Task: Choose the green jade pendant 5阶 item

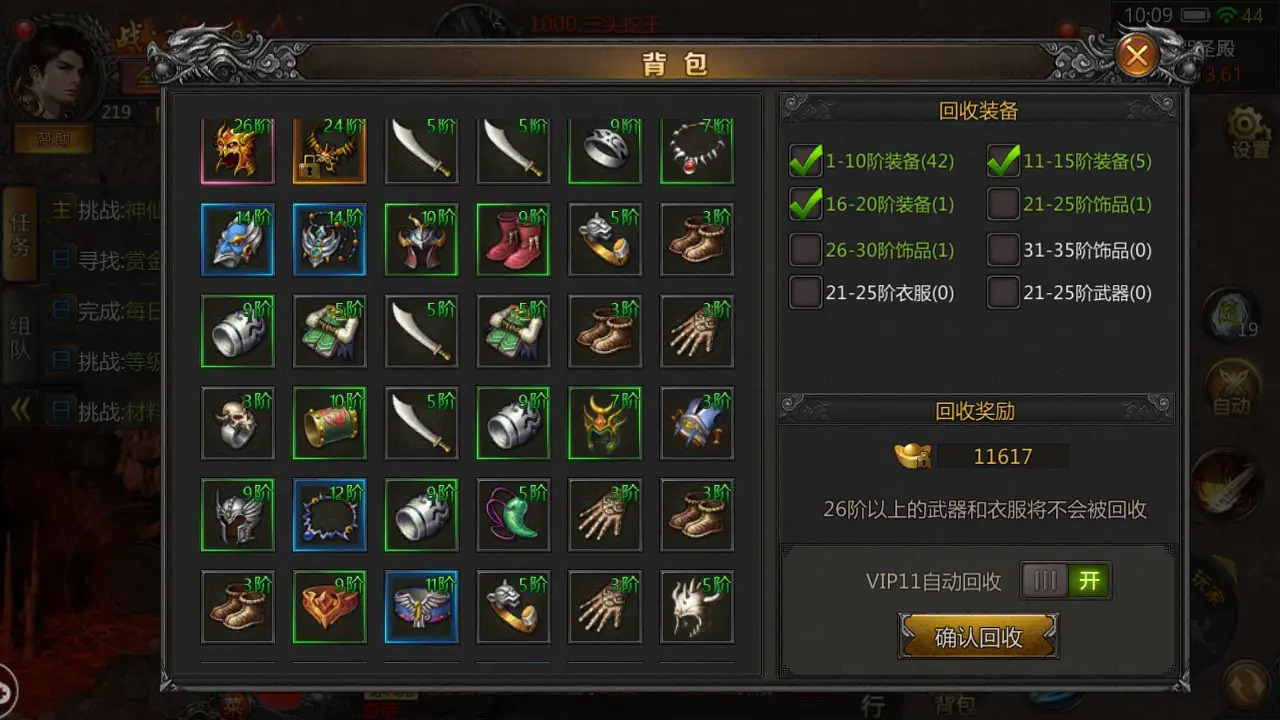Action: (513, 515)
